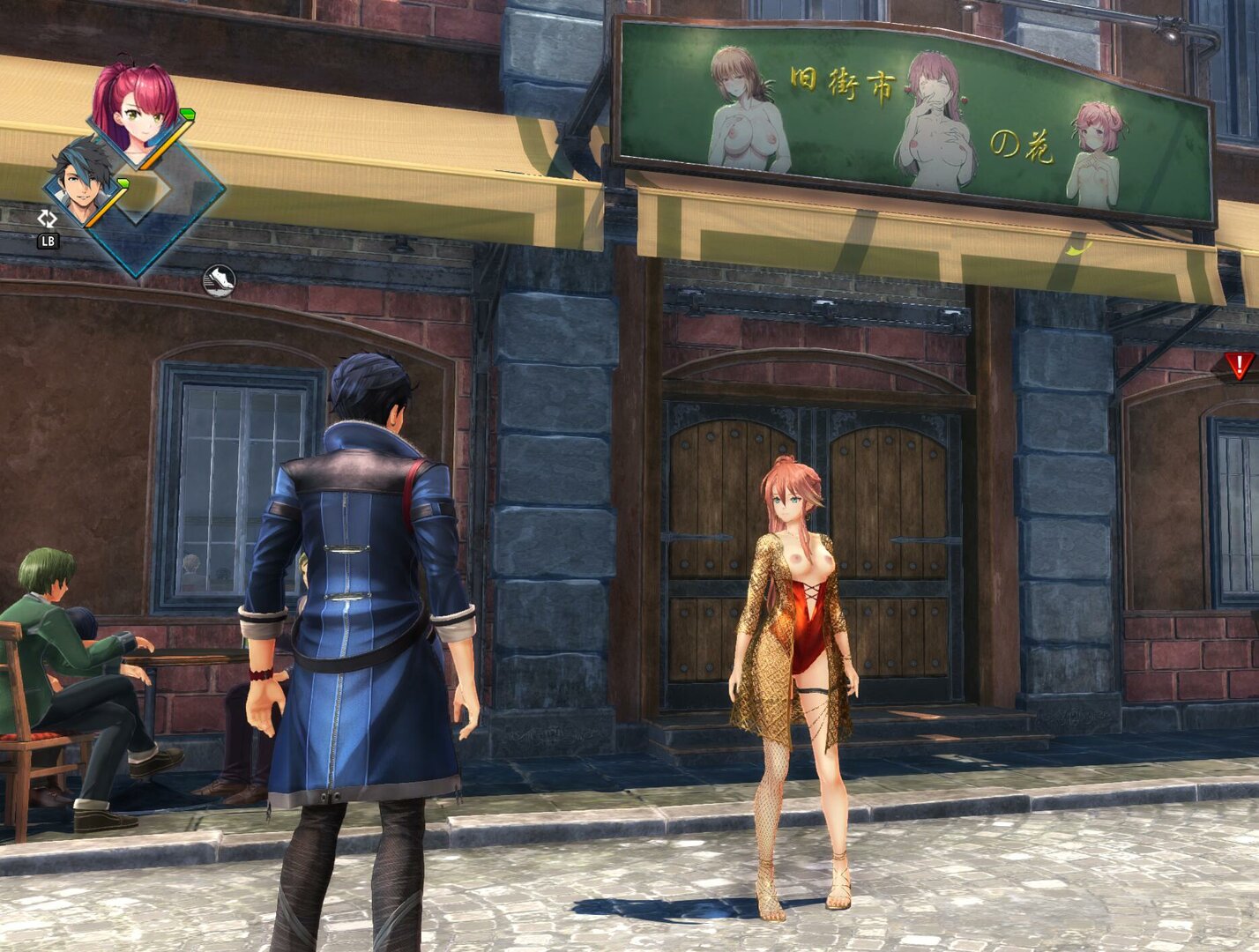
Task: Click the LB button prompt label
Action: [48, 240]
